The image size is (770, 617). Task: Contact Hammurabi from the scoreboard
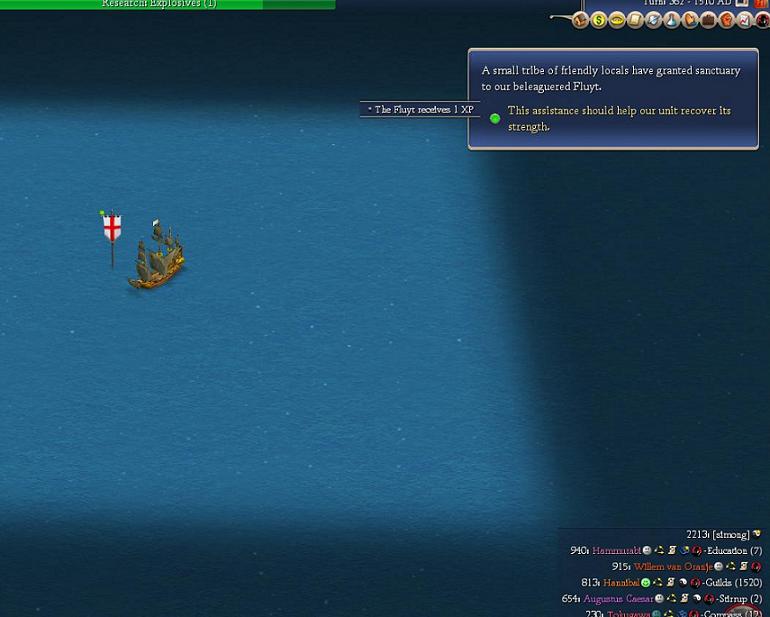pos(616,551)
